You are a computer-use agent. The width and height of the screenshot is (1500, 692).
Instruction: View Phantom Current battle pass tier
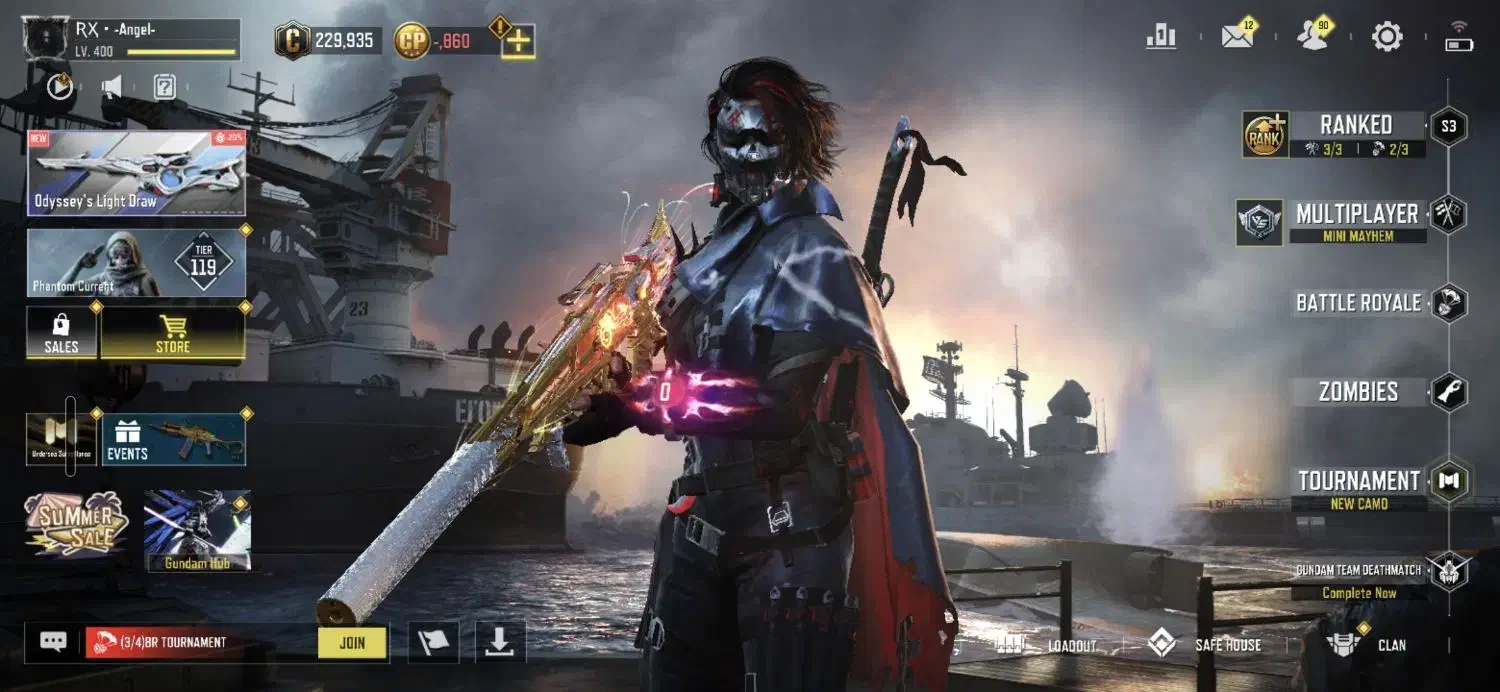[136, 263]
